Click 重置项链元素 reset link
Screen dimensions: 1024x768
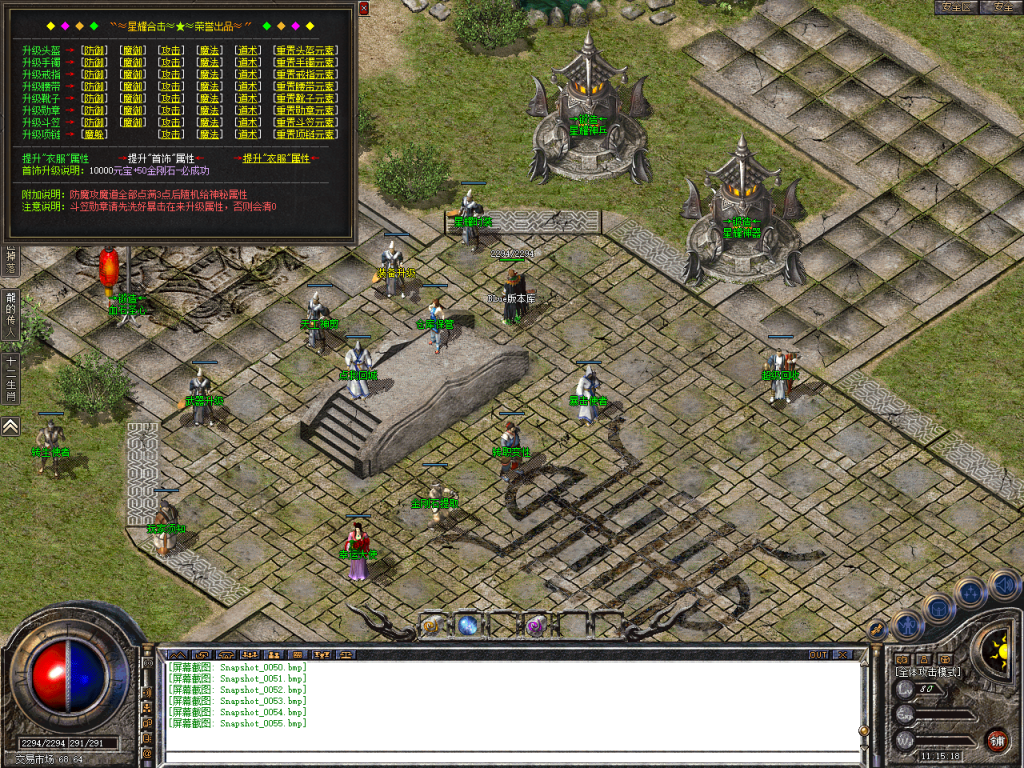tap(305, 134)
